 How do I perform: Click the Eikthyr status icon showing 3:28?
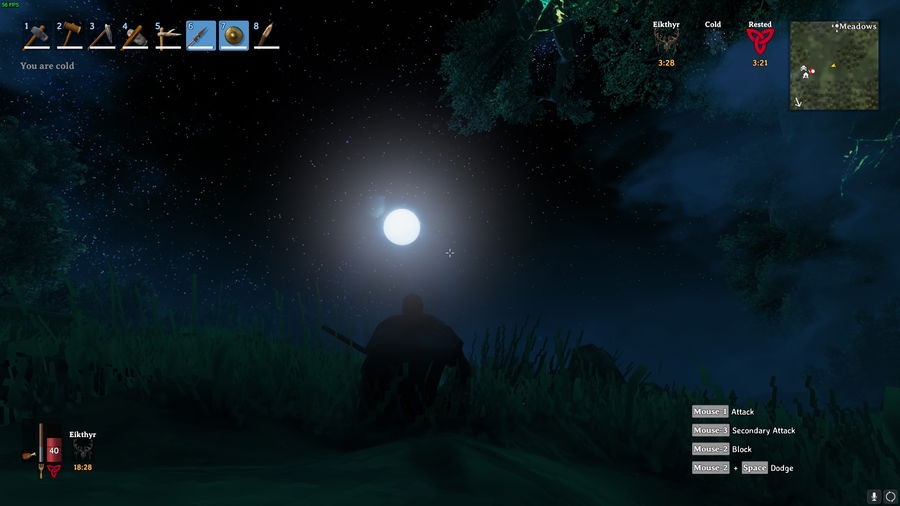click(x=666, y=41)
